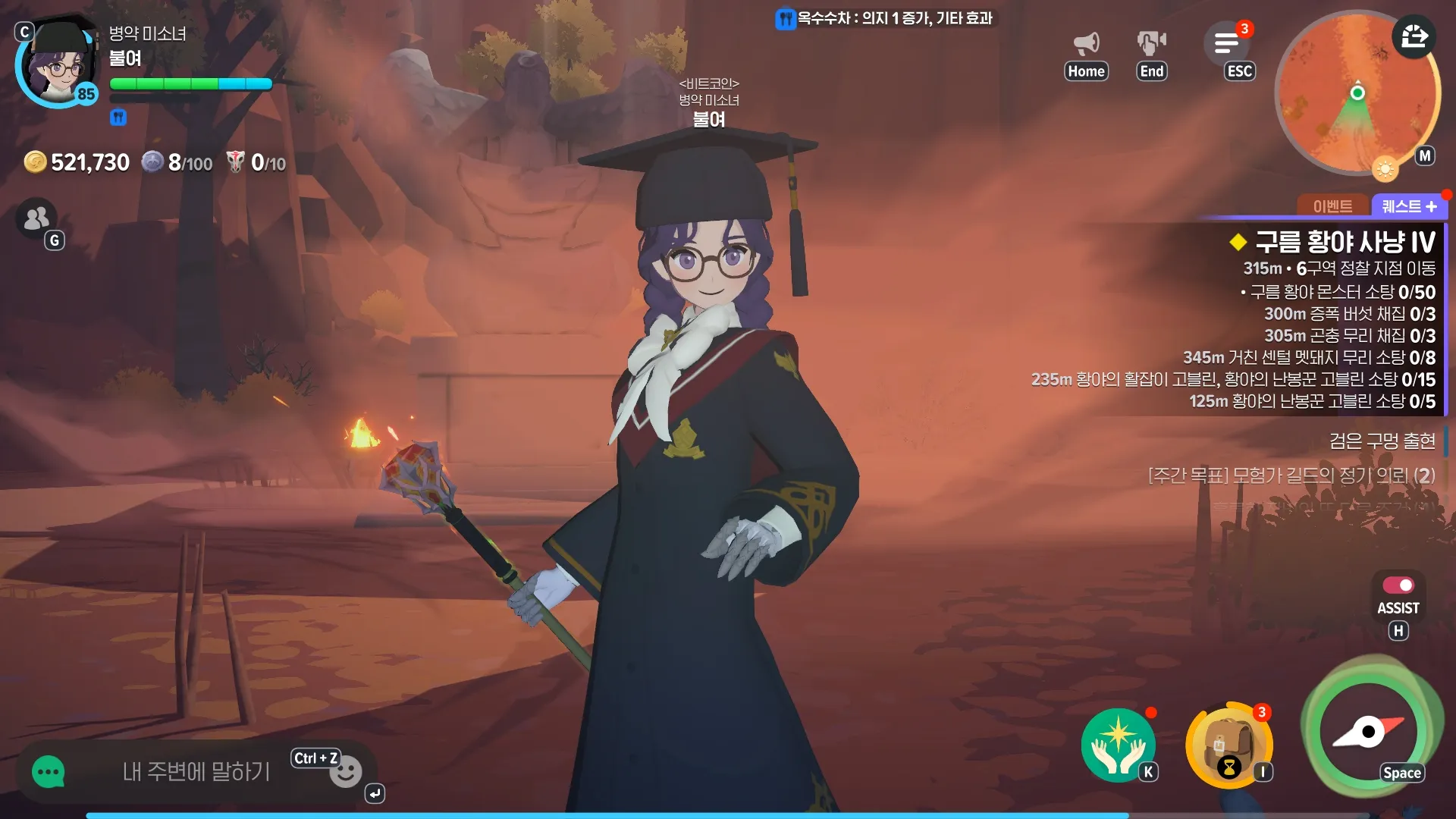This screenshot has width=1456, height=819.
Task: Open the character portrait profile
Action: tap(58, 66)
